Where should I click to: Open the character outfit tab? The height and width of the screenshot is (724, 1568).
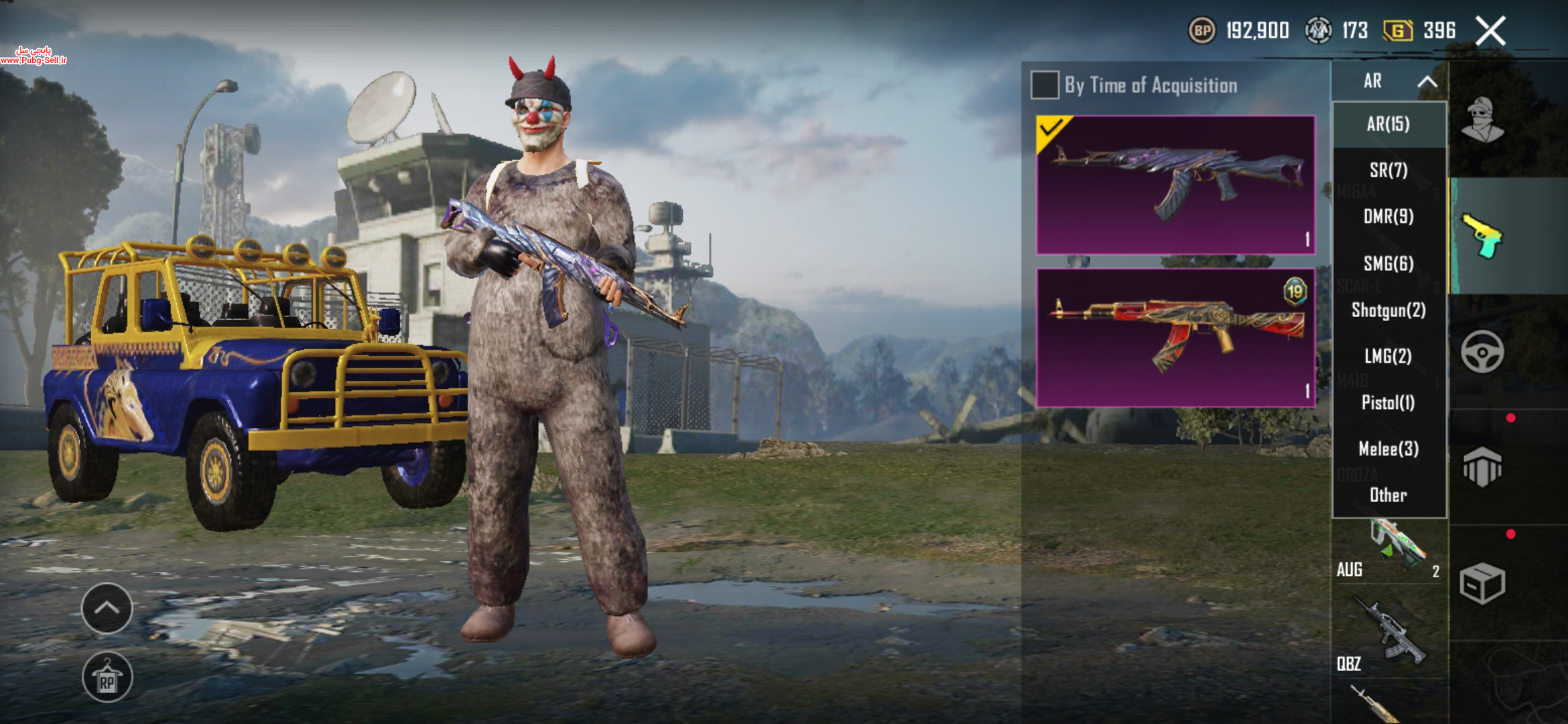[1482, 121]
